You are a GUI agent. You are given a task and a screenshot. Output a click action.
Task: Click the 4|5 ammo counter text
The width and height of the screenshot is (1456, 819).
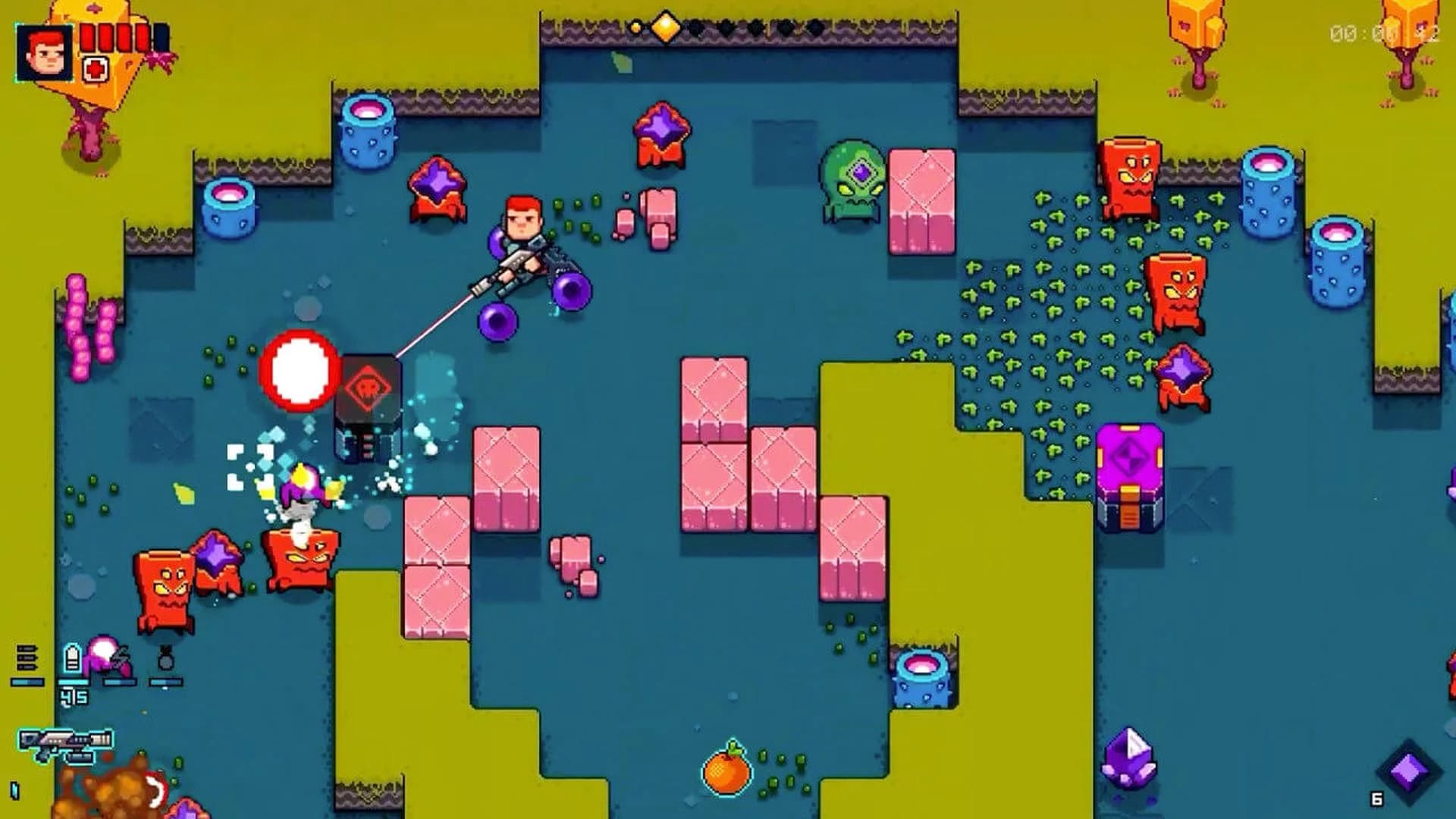pos(74,698)
